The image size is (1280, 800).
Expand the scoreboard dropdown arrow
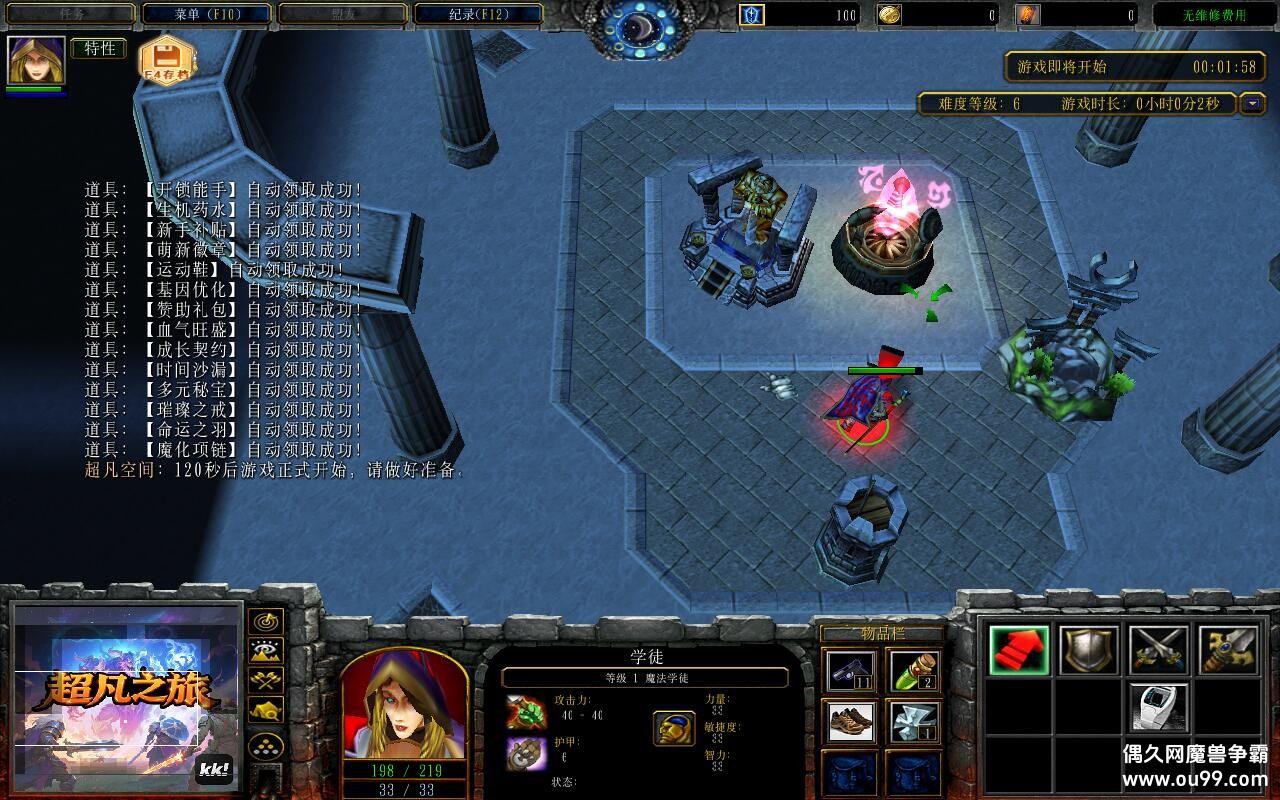[1253, 103]
